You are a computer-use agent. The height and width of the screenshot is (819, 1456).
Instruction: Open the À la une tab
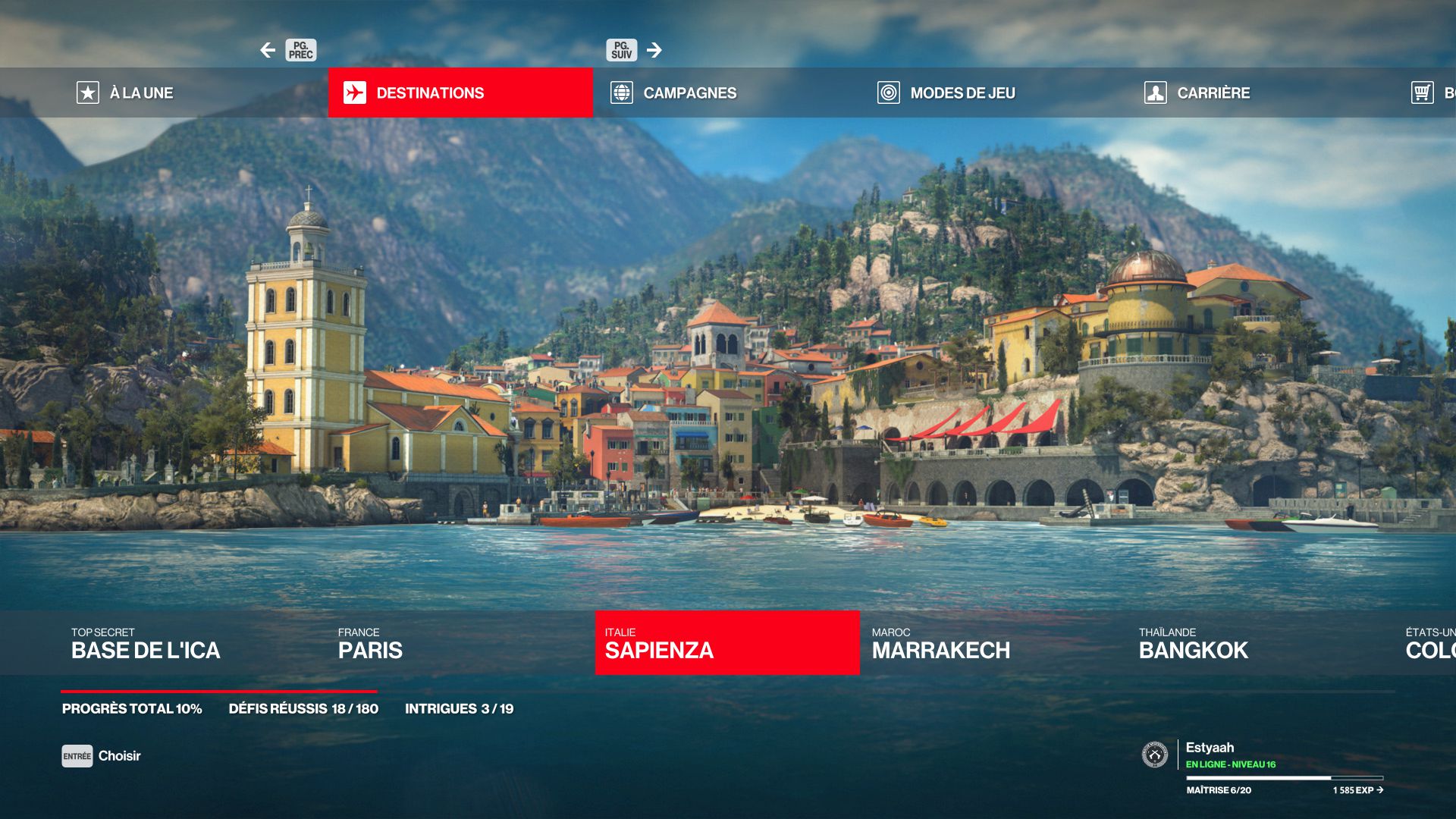point(126,93)
